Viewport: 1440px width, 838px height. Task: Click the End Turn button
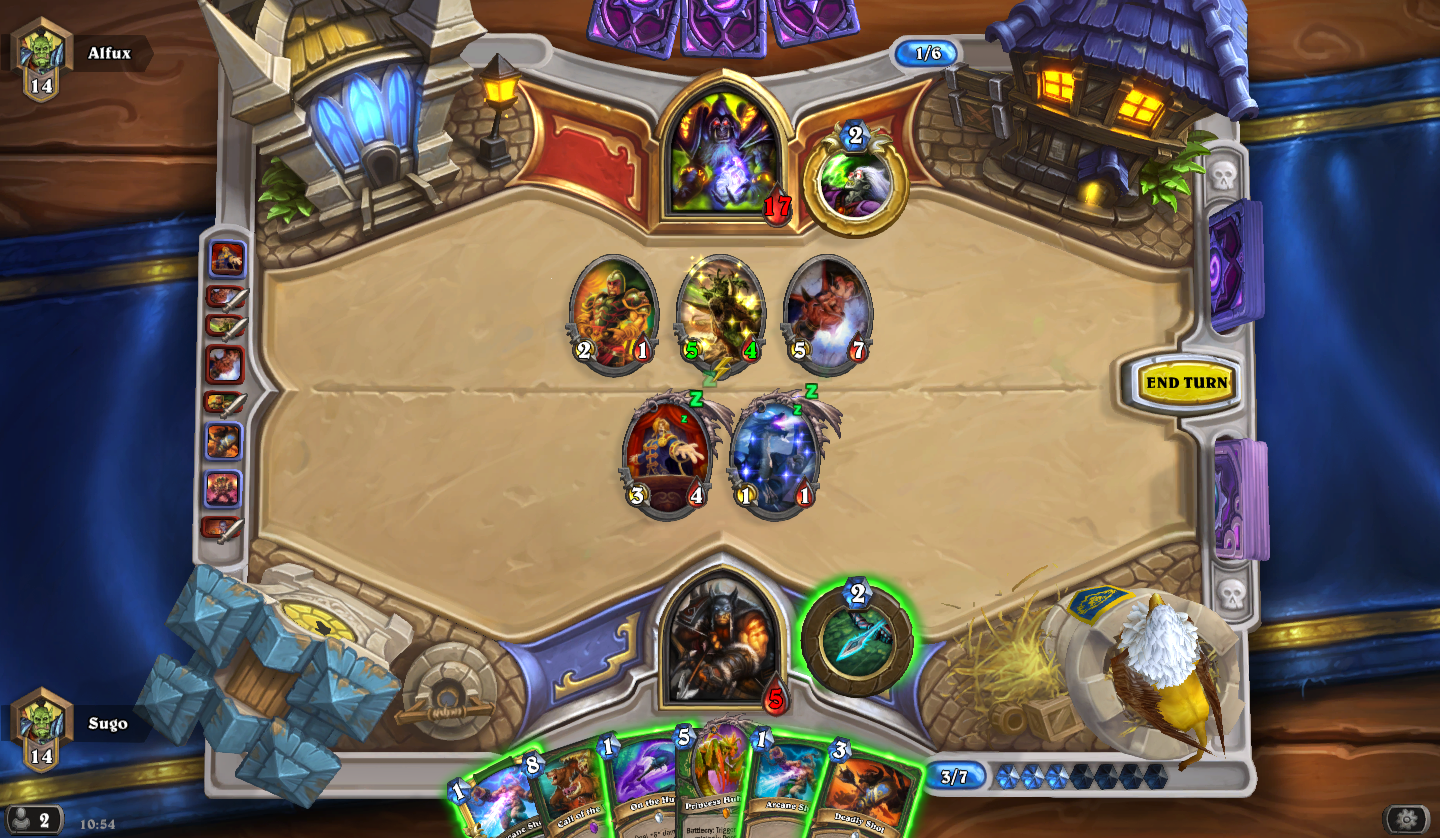1186,383
